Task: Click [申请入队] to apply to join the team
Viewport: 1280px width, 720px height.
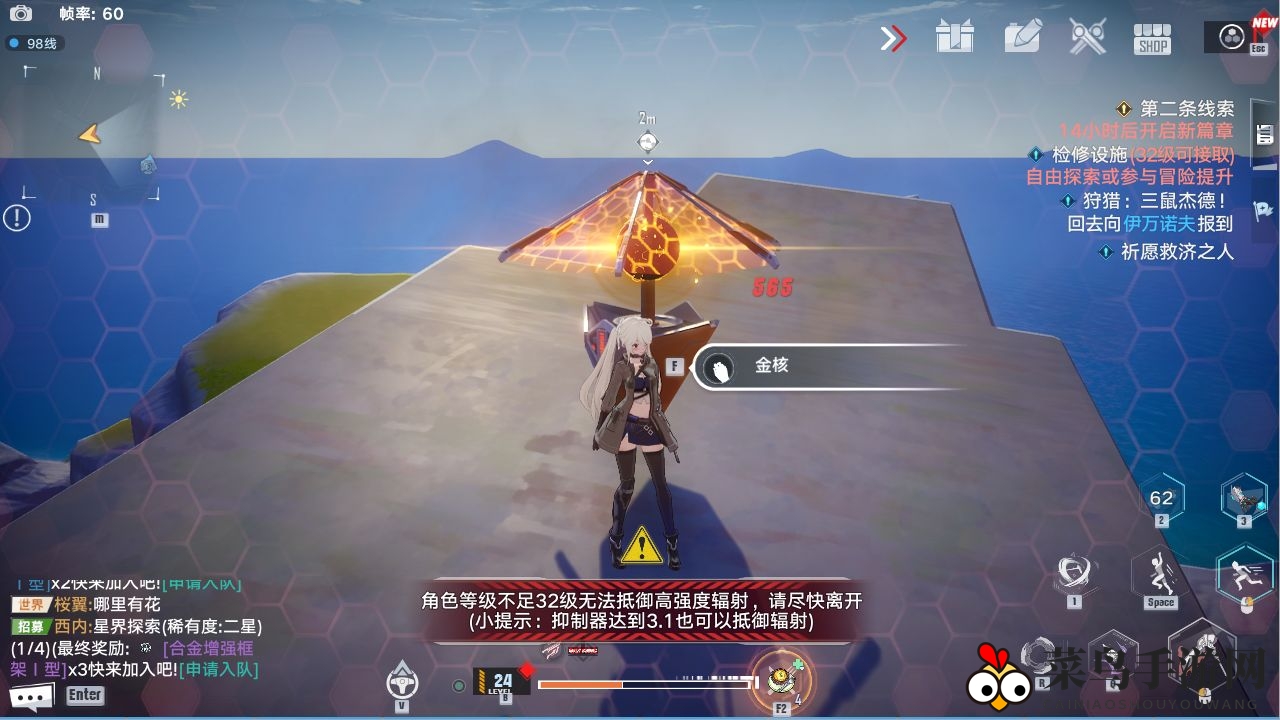Action: click(x=218, y=671)
